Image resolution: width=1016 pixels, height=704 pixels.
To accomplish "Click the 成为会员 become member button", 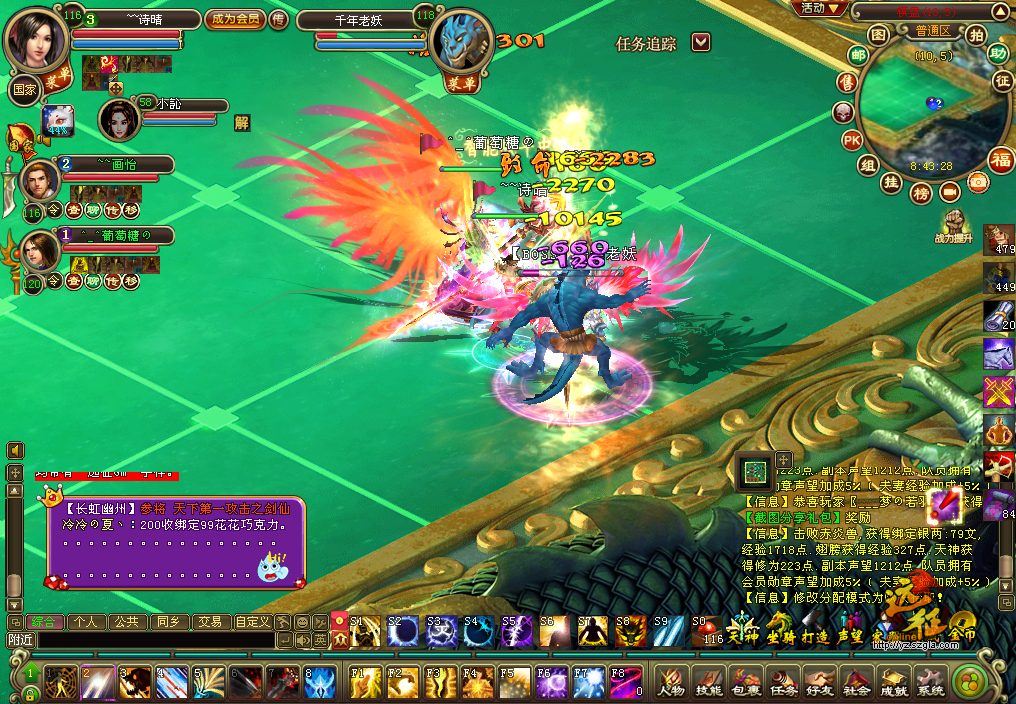I will (x=234, y=19).
